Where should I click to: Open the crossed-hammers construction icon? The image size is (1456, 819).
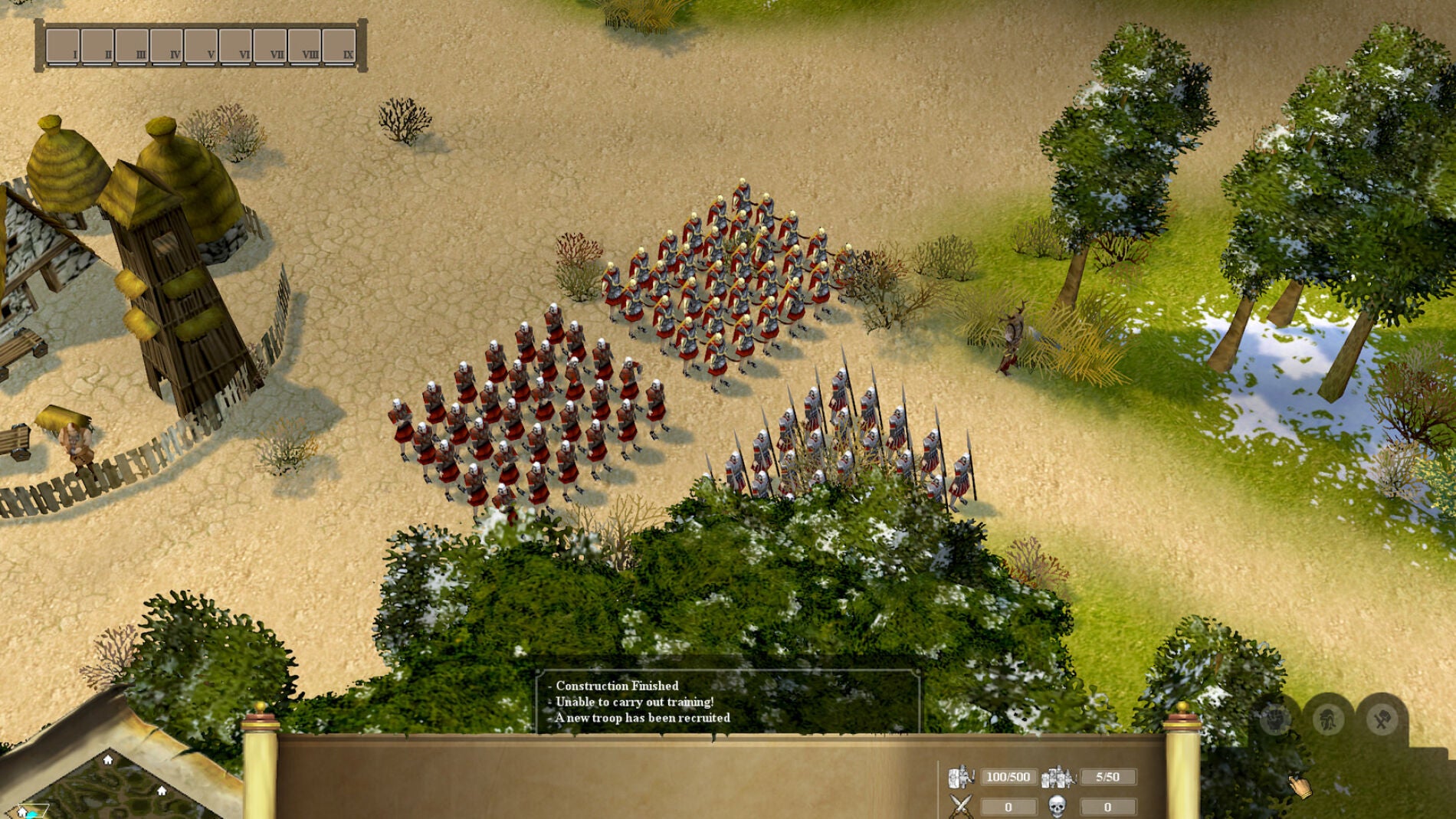(1382, 719)
